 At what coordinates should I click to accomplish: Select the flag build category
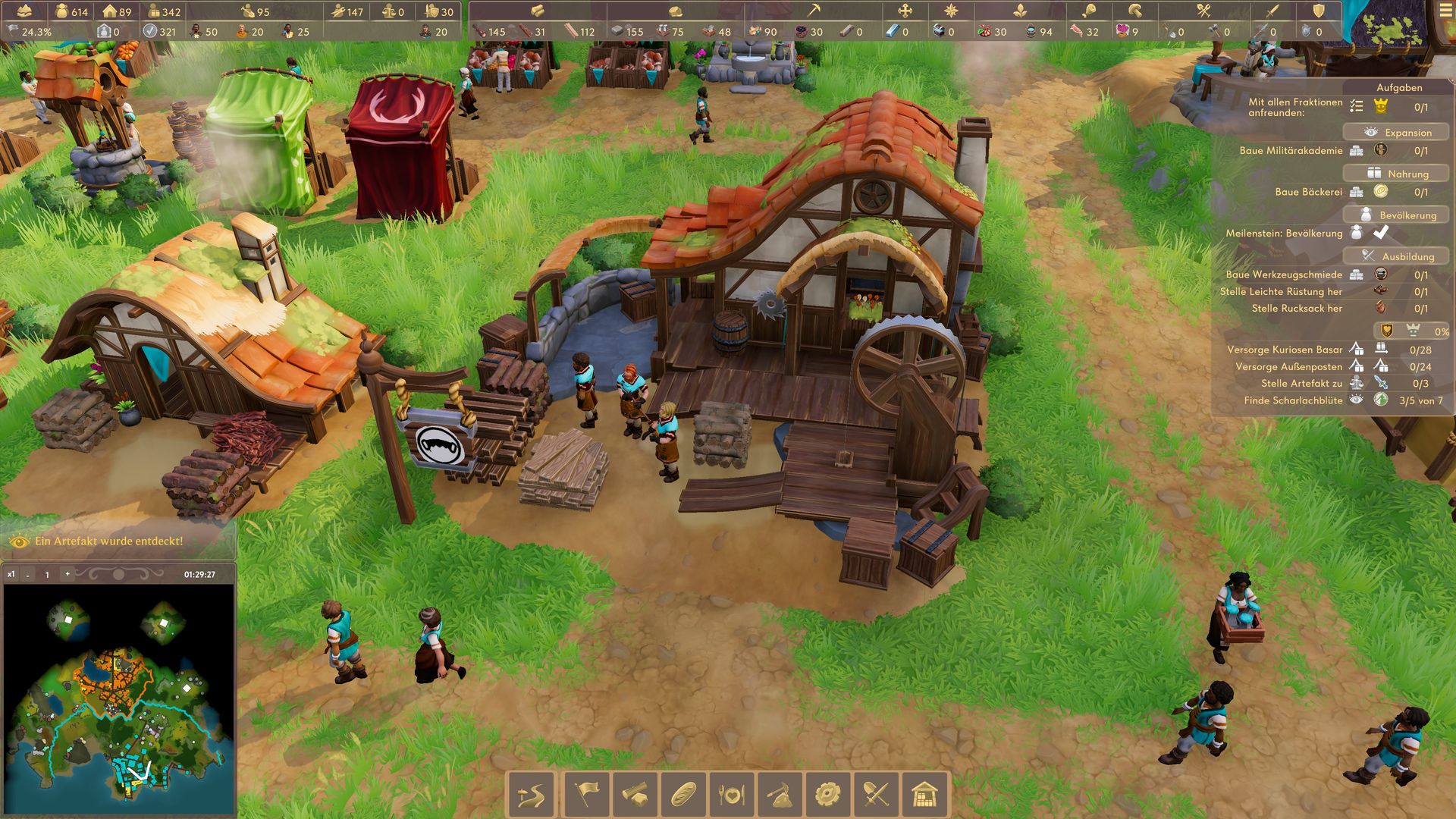(x=586, y=795)
